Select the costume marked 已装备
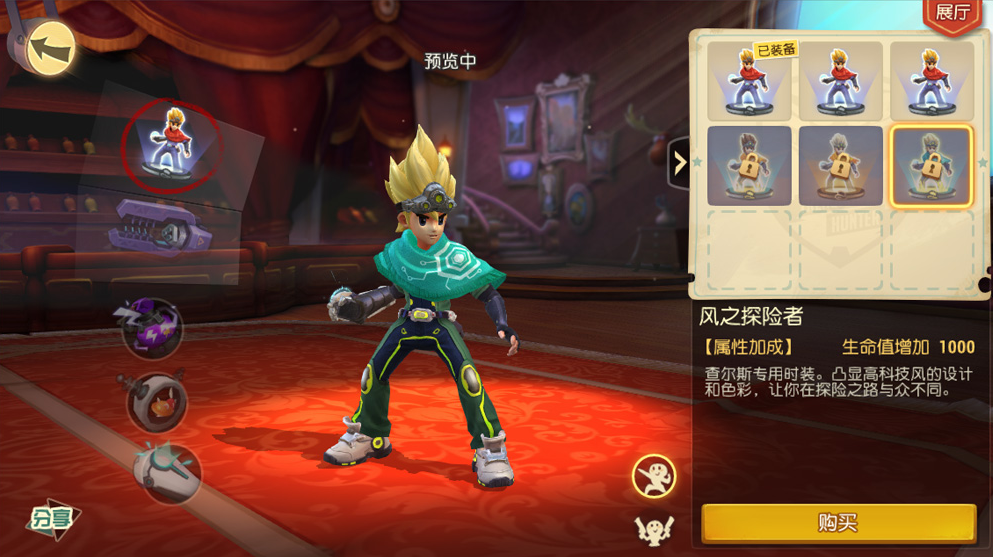Image resolution: width=993 pixels, height=557 pixels. 750,80
